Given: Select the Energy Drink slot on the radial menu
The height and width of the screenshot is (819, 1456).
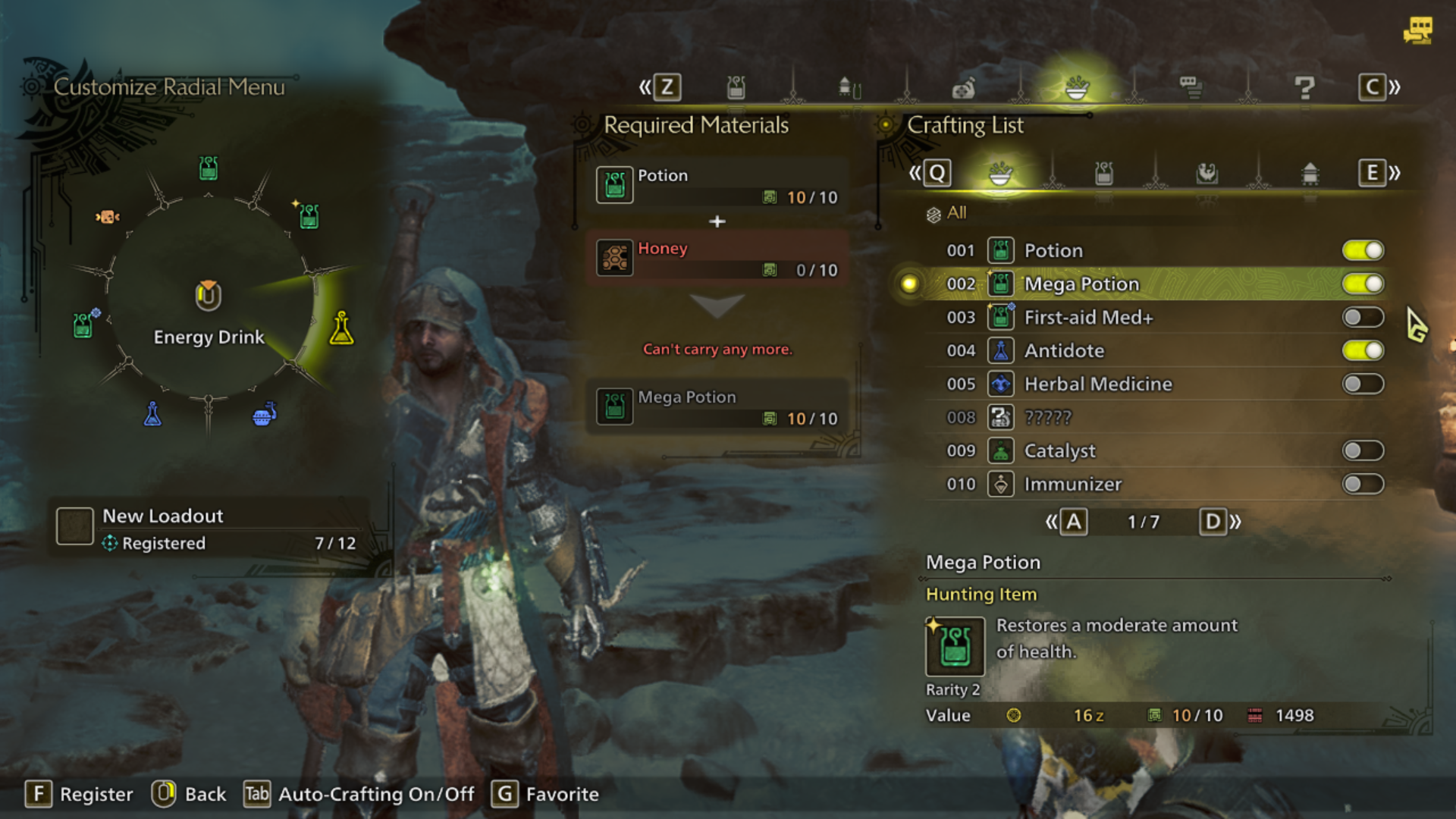Looking at the screenshot, I should (x=340, y=328).
